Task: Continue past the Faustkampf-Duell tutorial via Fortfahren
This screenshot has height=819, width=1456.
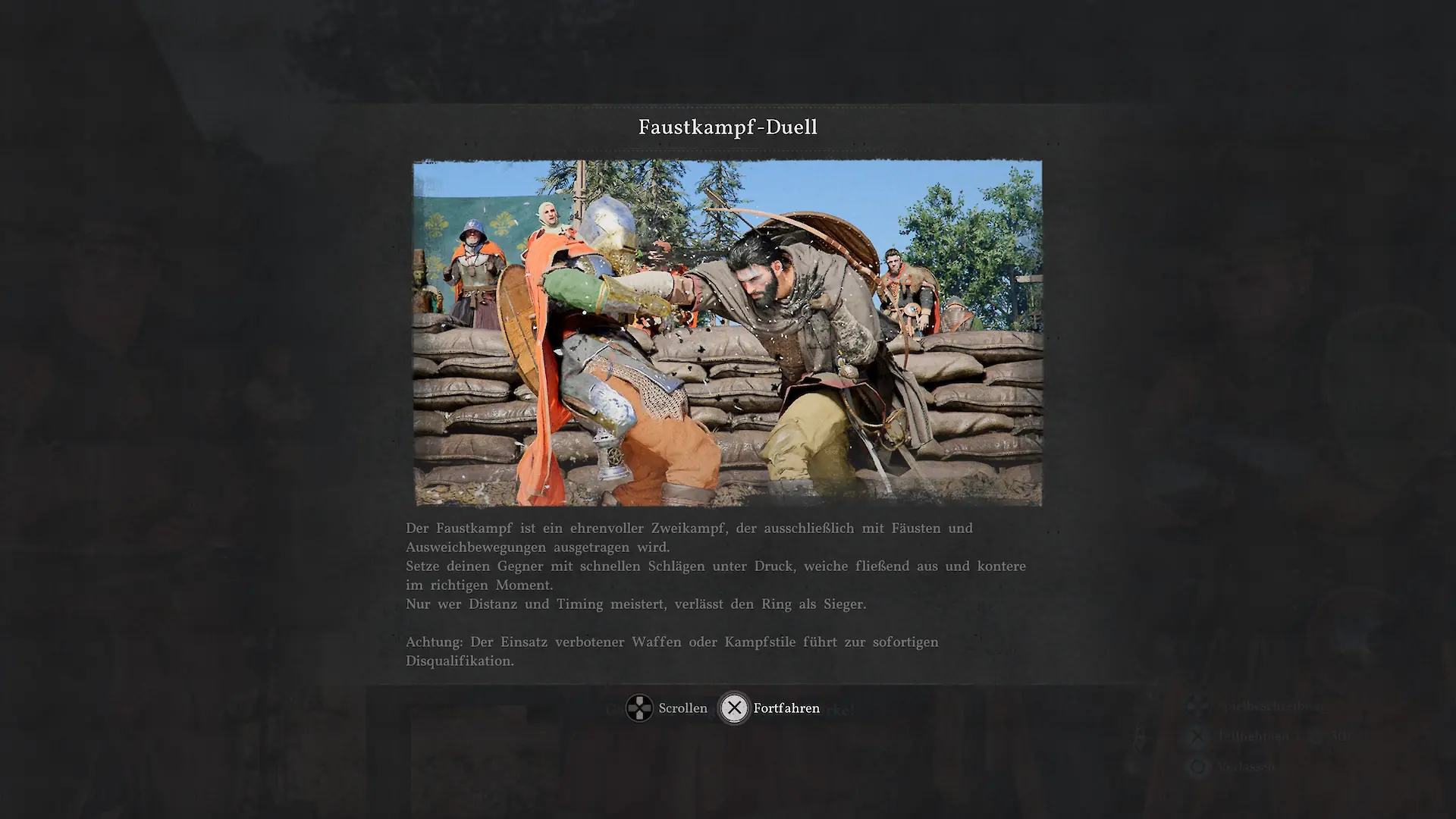Action: 770,708
